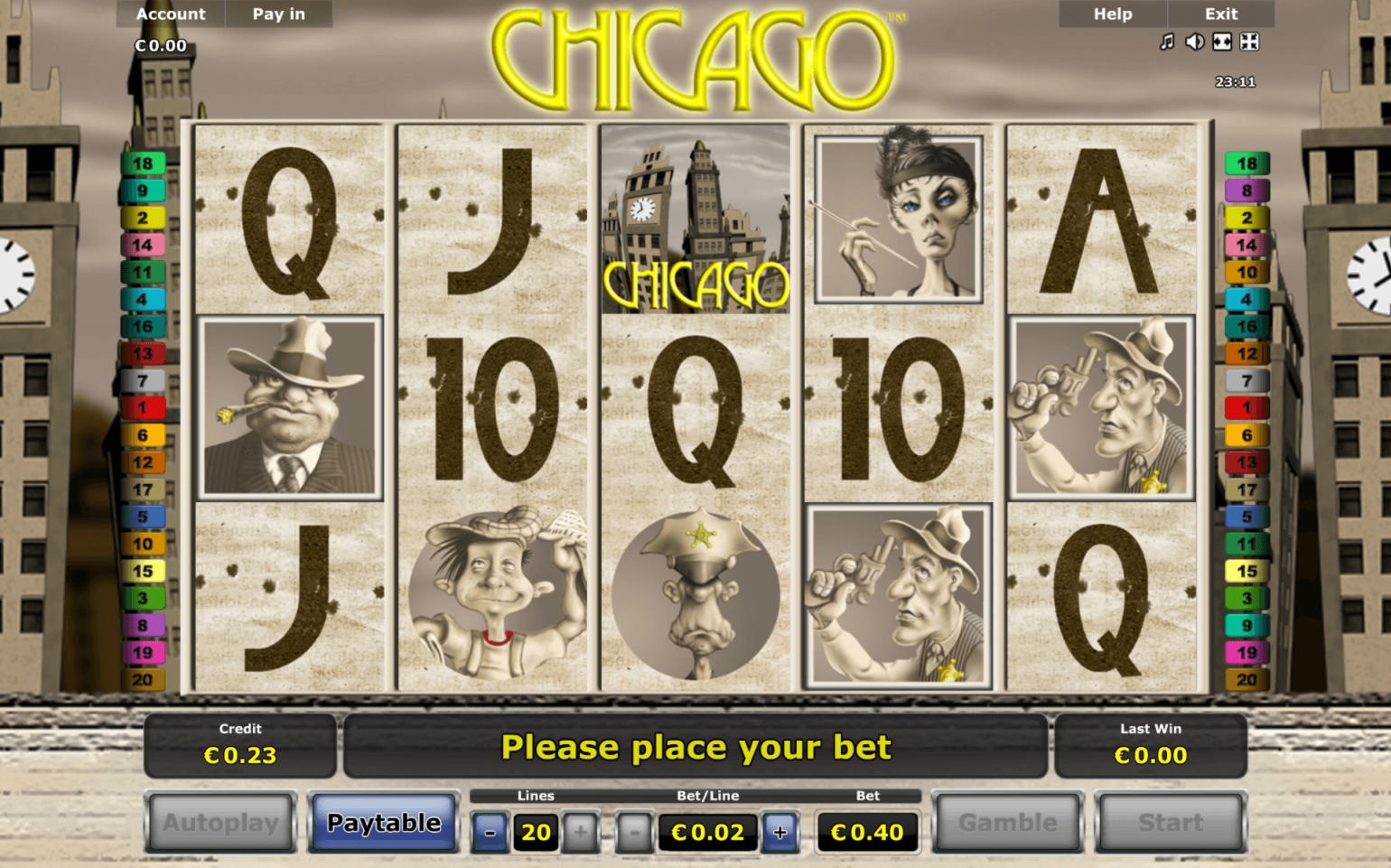The height and width of the screenshot is (868, 1391).
Task: Select payline 20 on the left side
Action: (143, 680)
